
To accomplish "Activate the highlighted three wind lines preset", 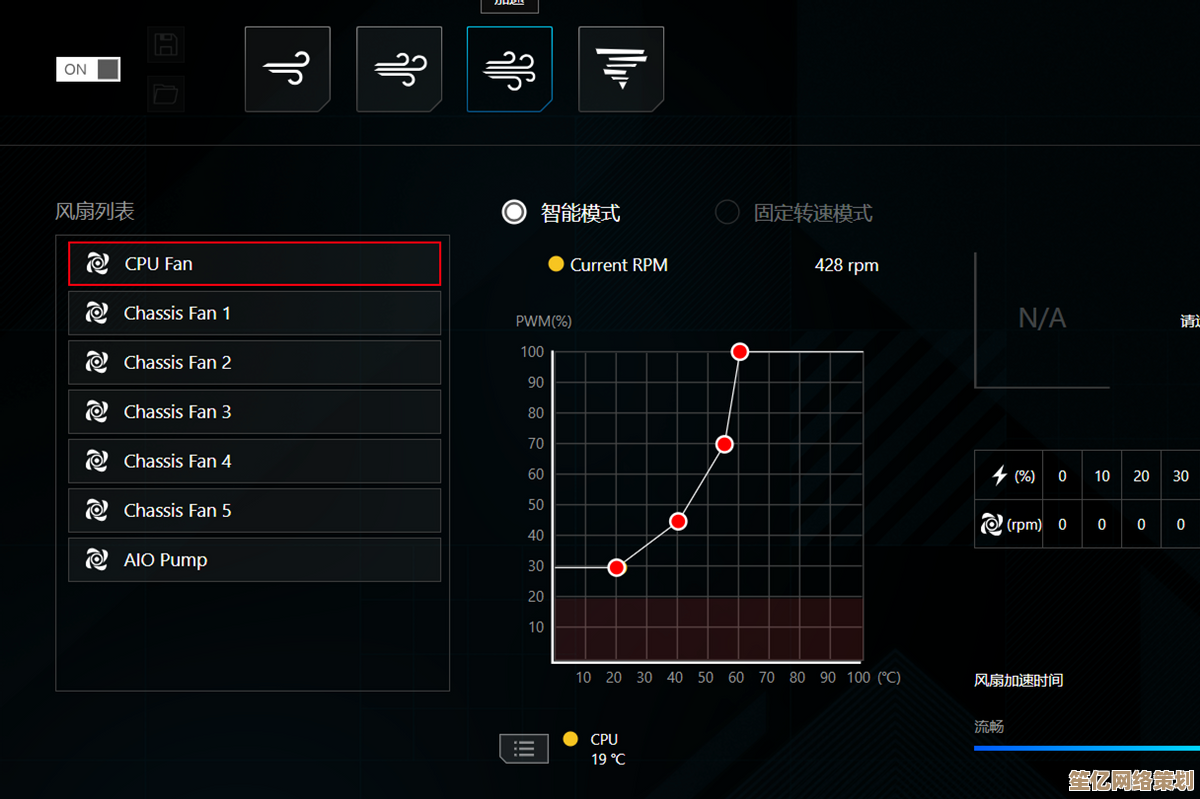I will coord(509,69).
